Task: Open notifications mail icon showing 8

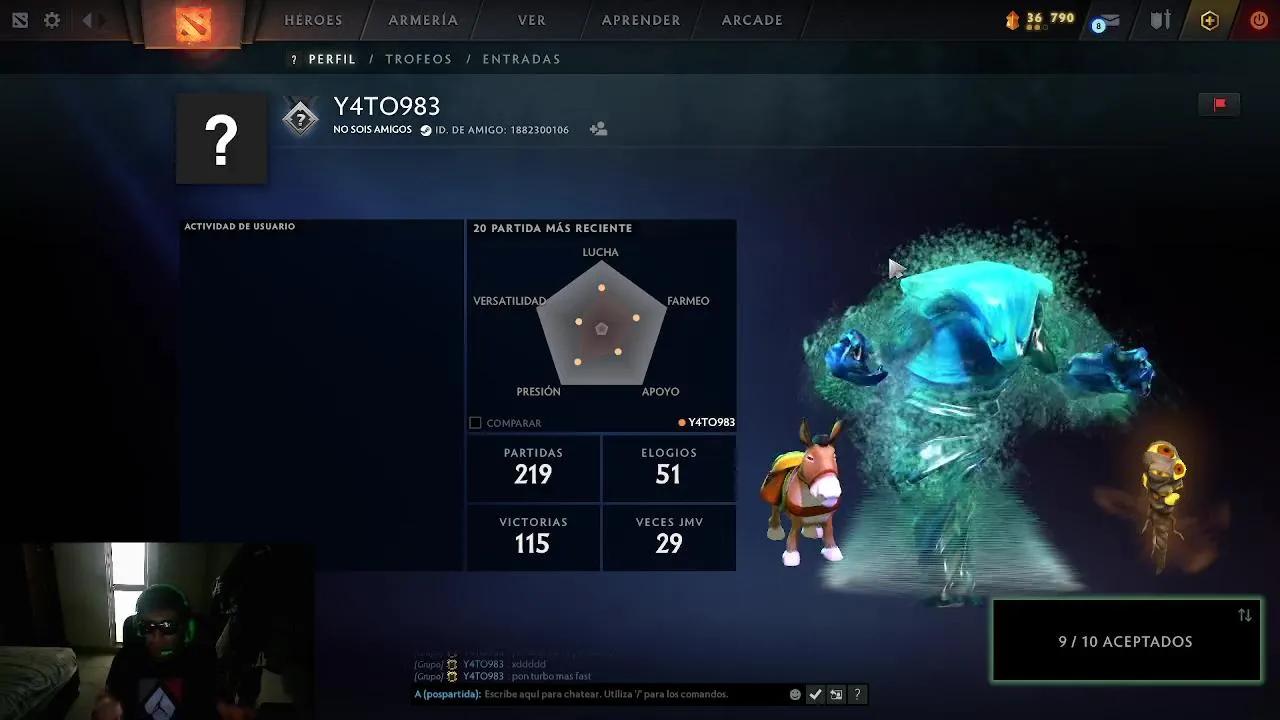Action: click(1104, 21)
